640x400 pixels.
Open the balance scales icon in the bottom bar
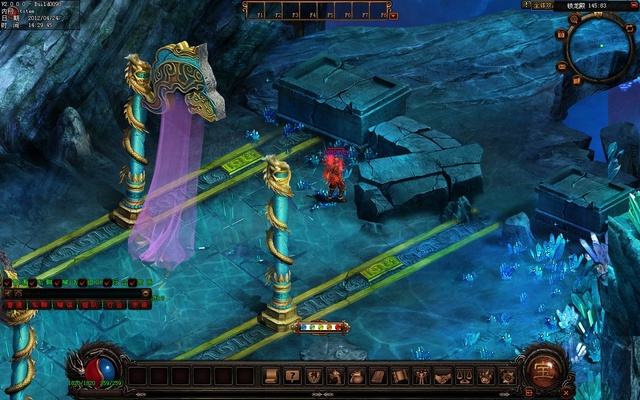(x=464, y=376)
